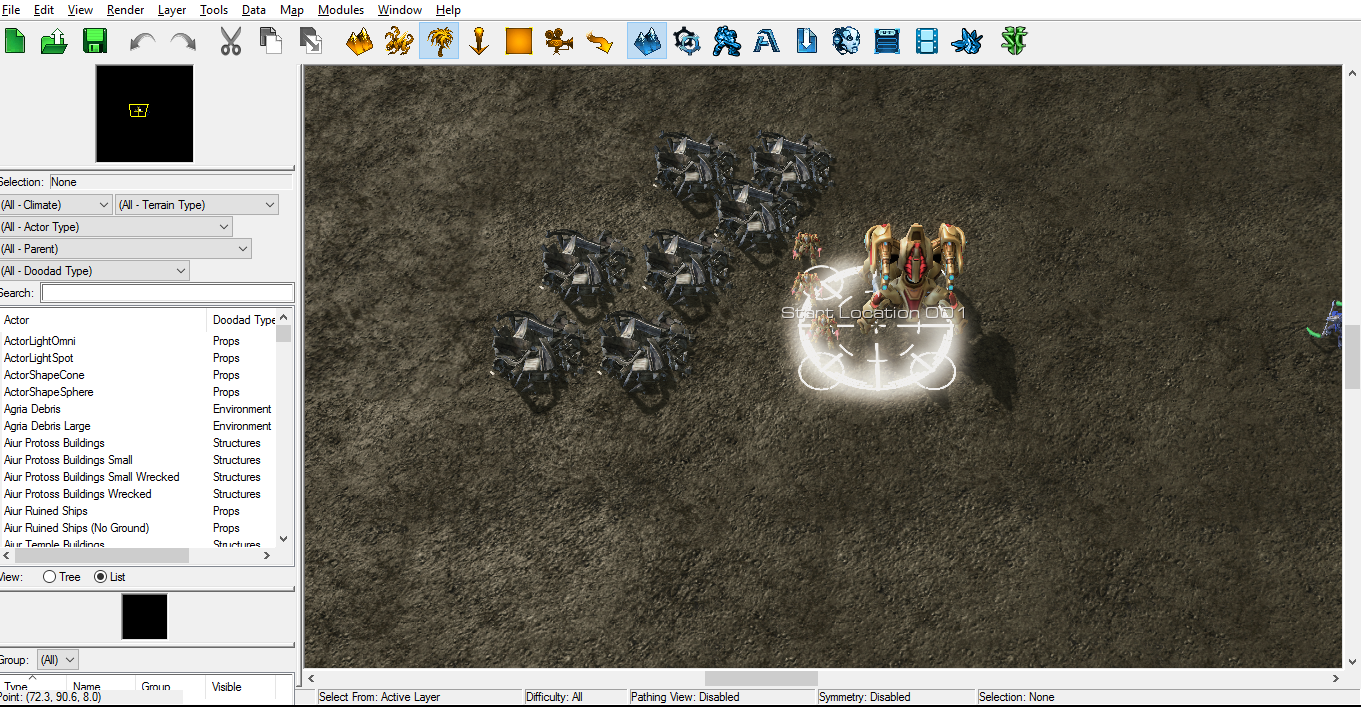Select Agria Debris Large in the list

coord(47,426)
